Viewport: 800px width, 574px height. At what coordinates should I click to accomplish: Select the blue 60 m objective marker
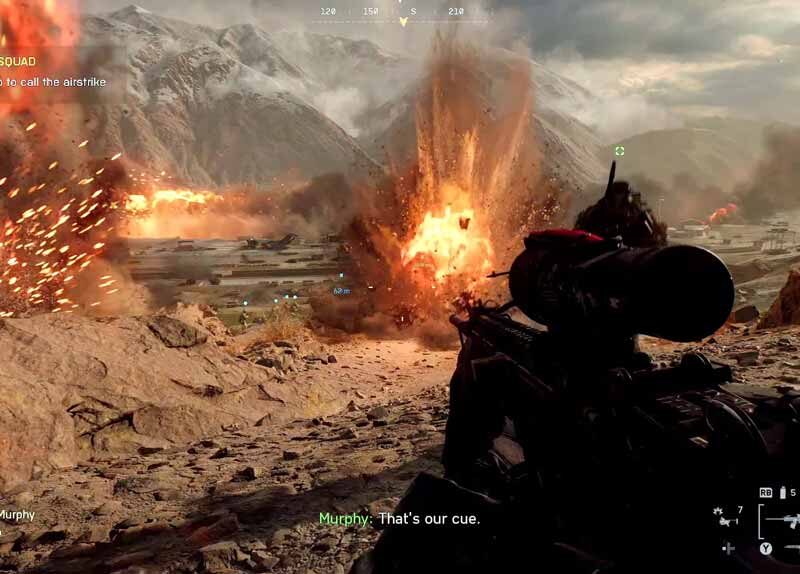click(341, 290)
